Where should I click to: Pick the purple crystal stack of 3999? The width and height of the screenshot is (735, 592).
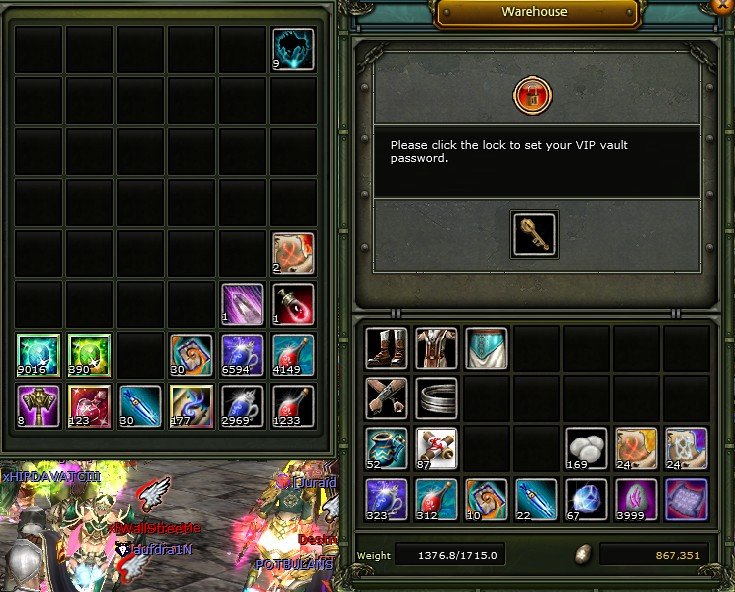pos(635,497)
